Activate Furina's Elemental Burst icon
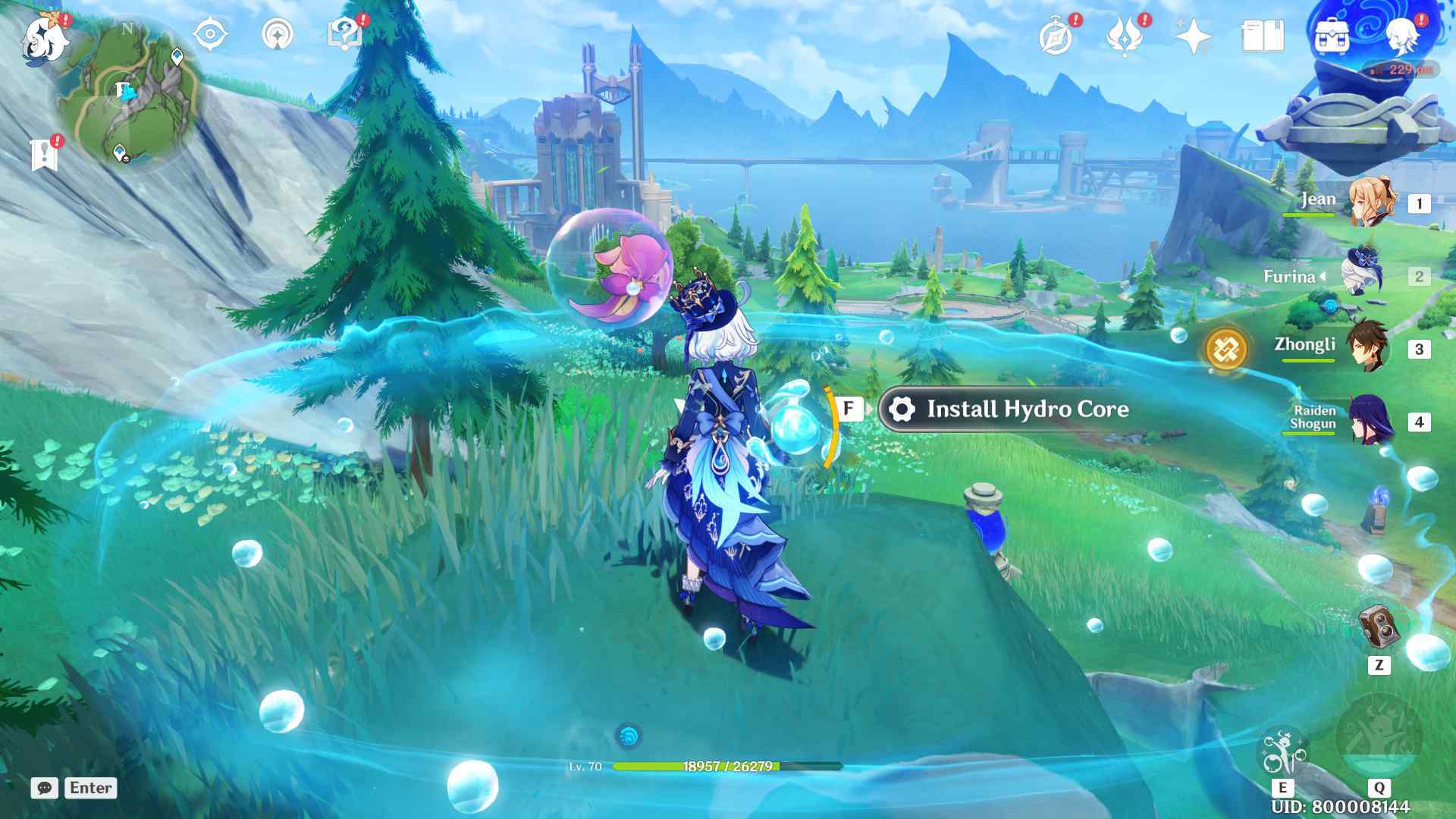Screen dimensions: 1456x819 pyautogui.click(x=1379, y=736)
